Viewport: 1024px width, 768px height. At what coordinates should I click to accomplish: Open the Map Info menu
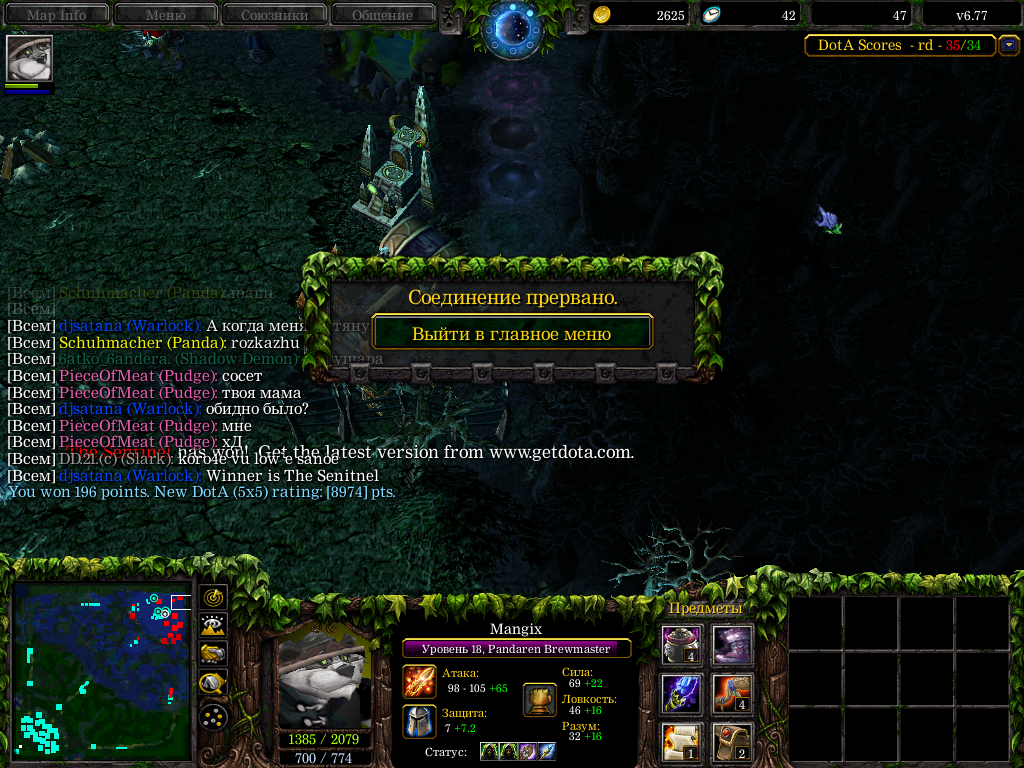56,15
